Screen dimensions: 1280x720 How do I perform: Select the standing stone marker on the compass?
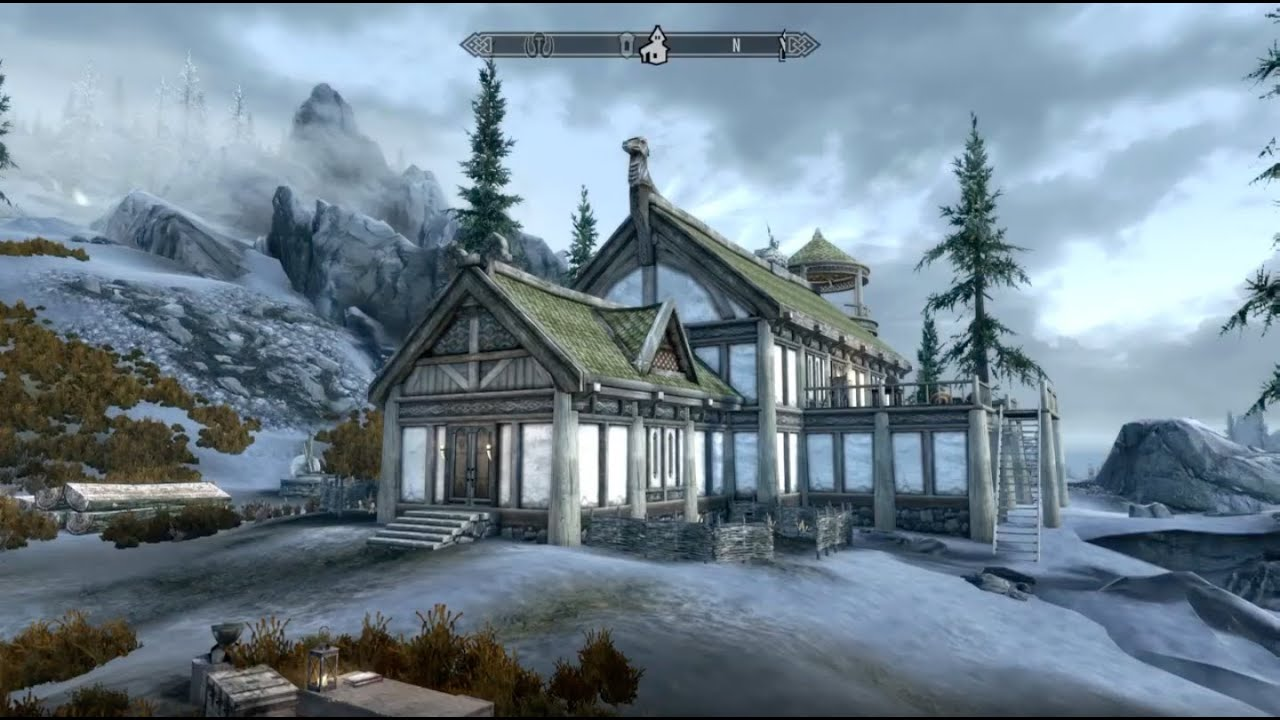coord(540,44)
